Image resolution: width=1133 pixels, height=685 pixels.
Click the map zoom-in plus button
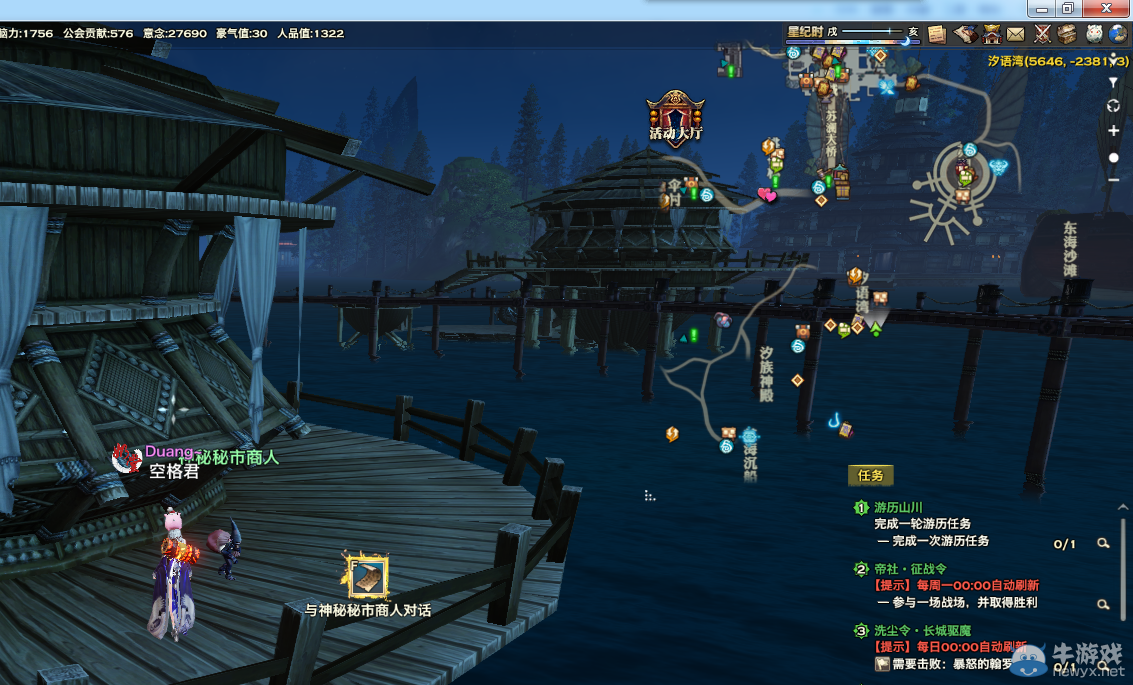point(1113,131)
